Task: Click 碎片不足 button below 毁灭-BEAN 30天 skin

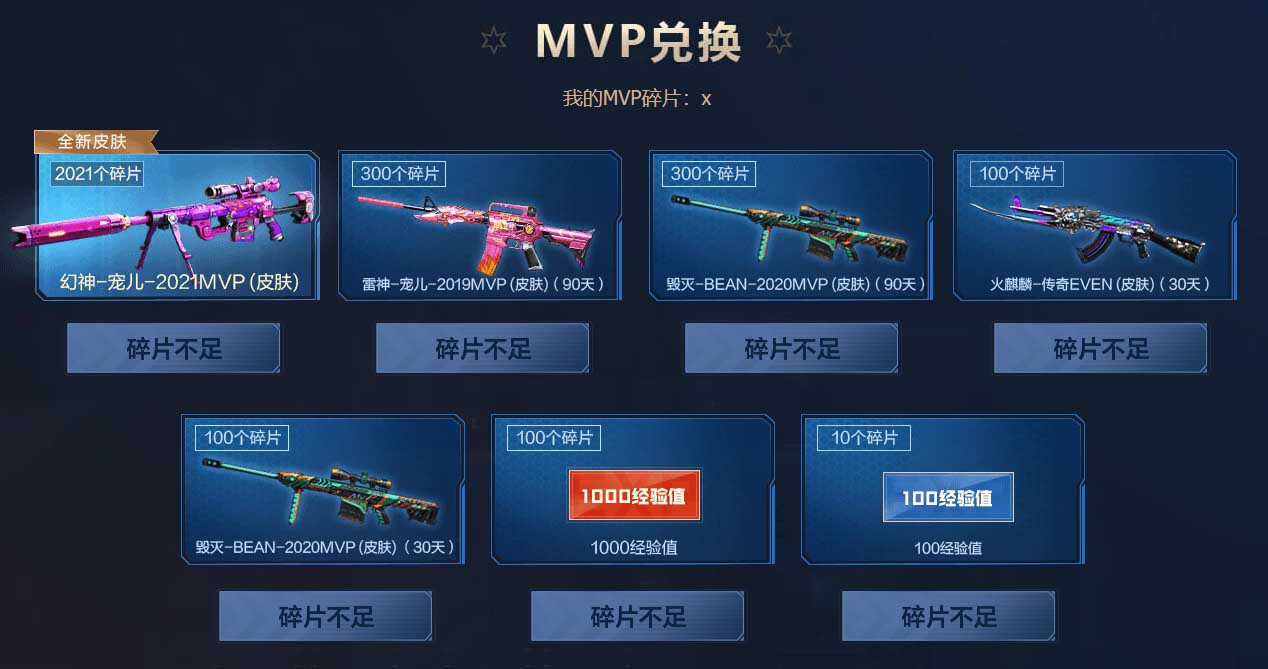Action: tap(326, 616)
